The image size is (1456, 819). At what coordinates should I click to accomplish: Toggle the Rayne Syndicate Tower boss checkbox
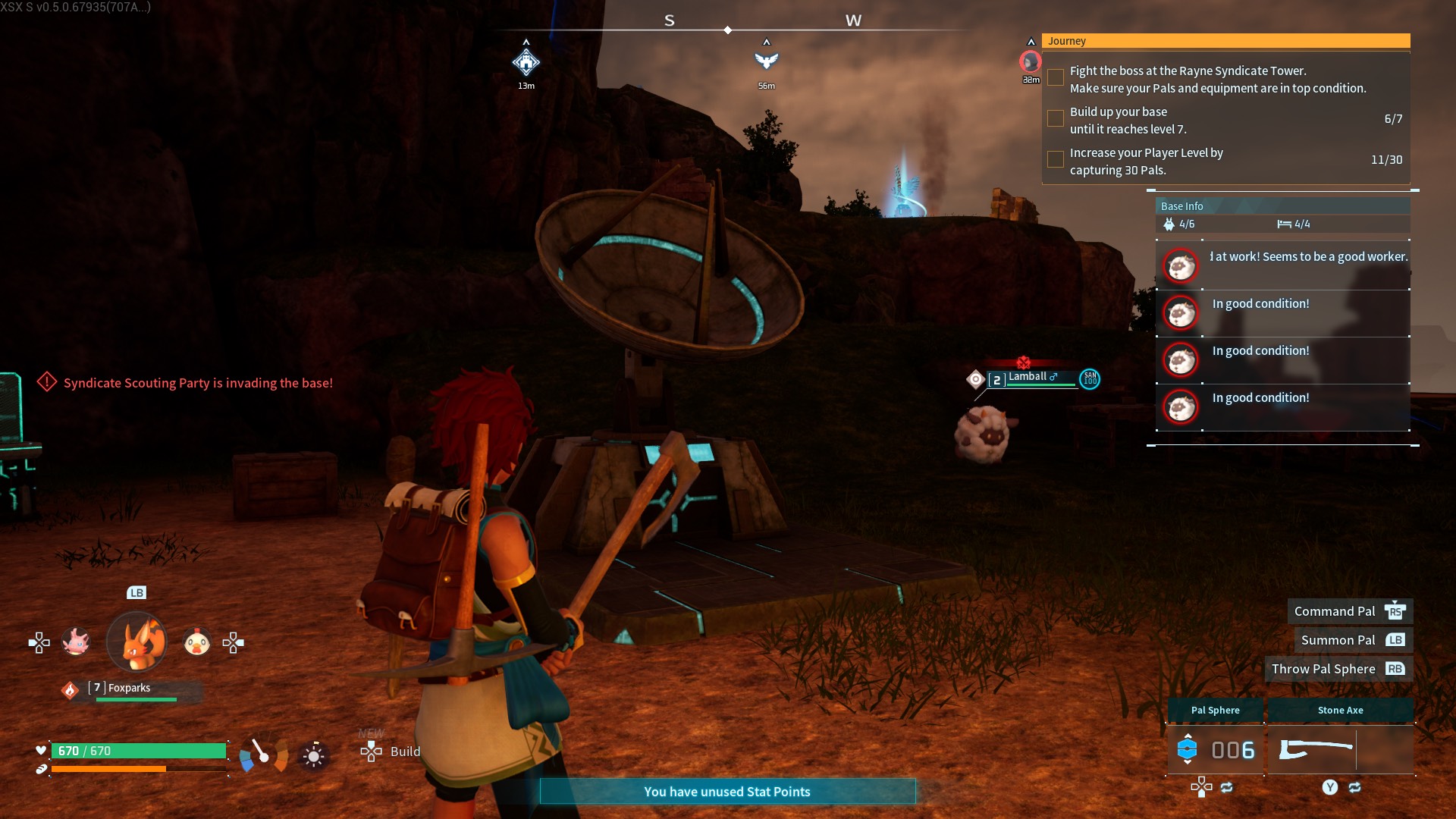1055,78
